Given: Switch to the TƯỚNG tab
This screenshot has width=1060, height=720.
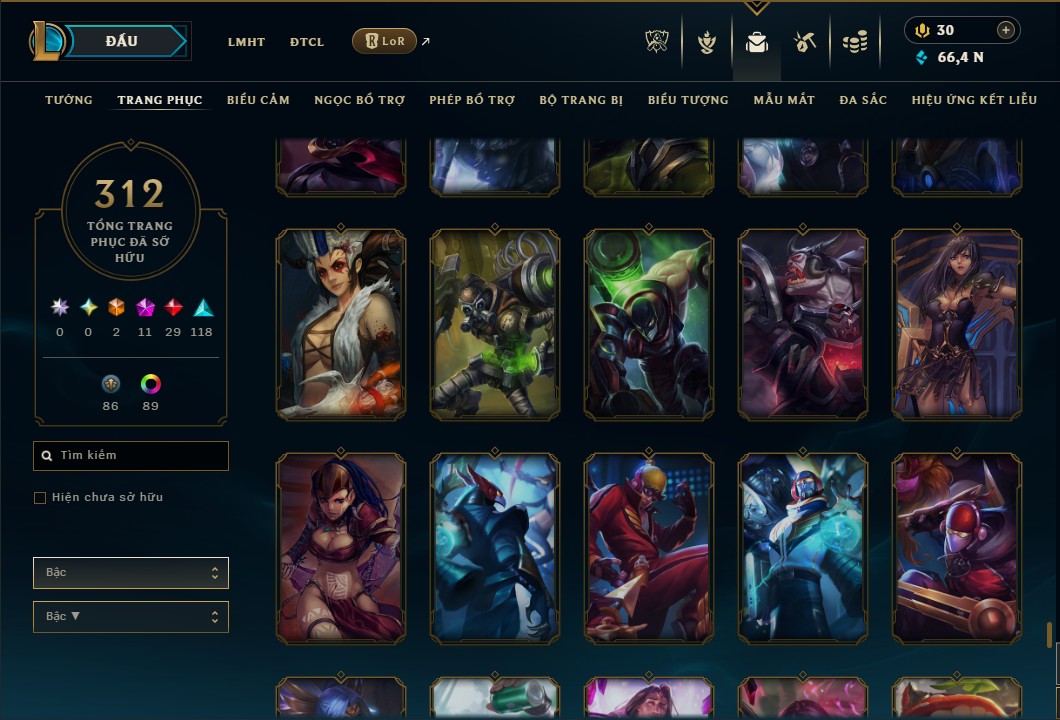Looking at the screenshot, I should point(69,100).
